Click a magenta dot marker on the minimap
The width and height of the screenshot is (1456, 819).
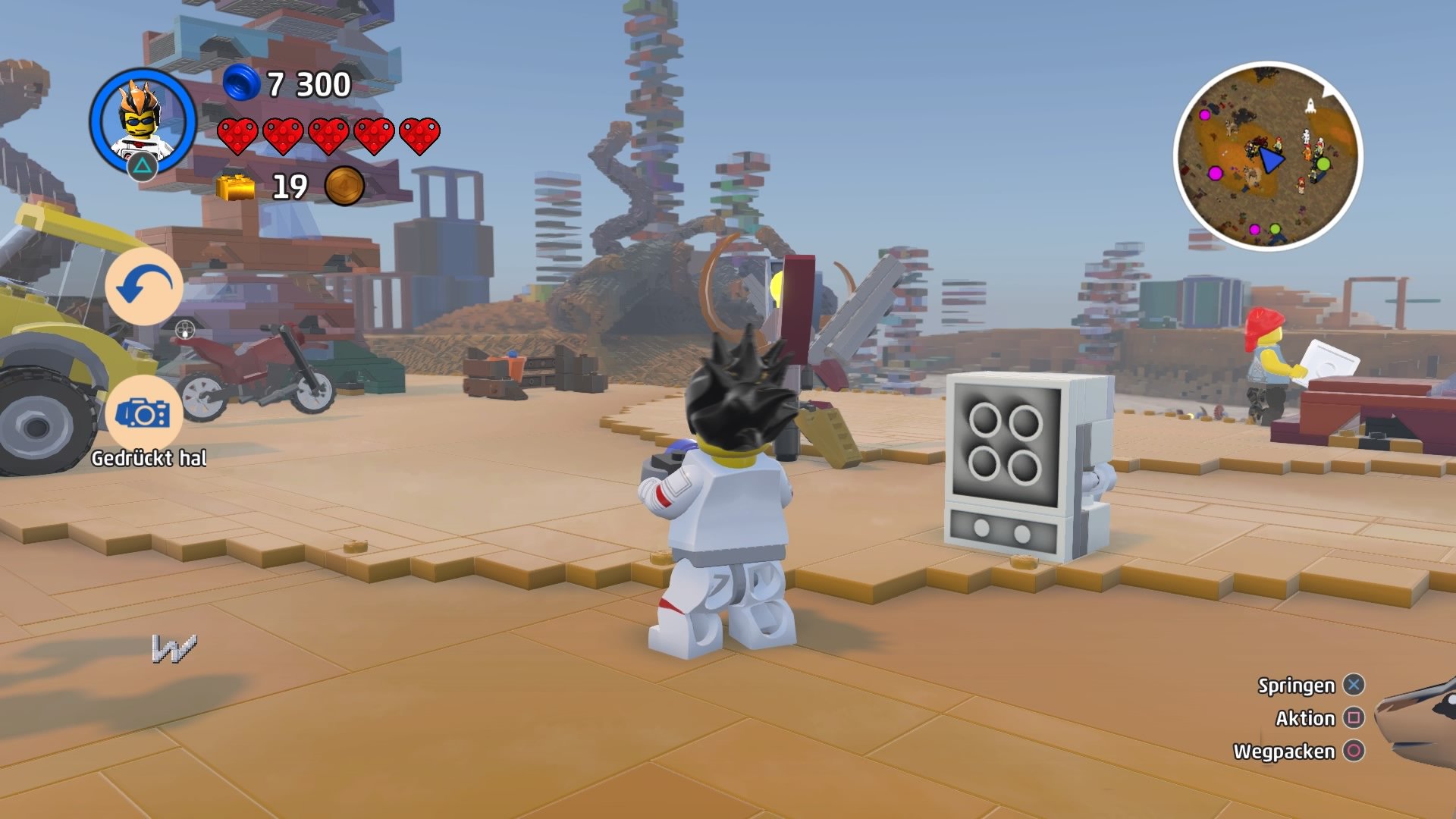[1215, 174]
